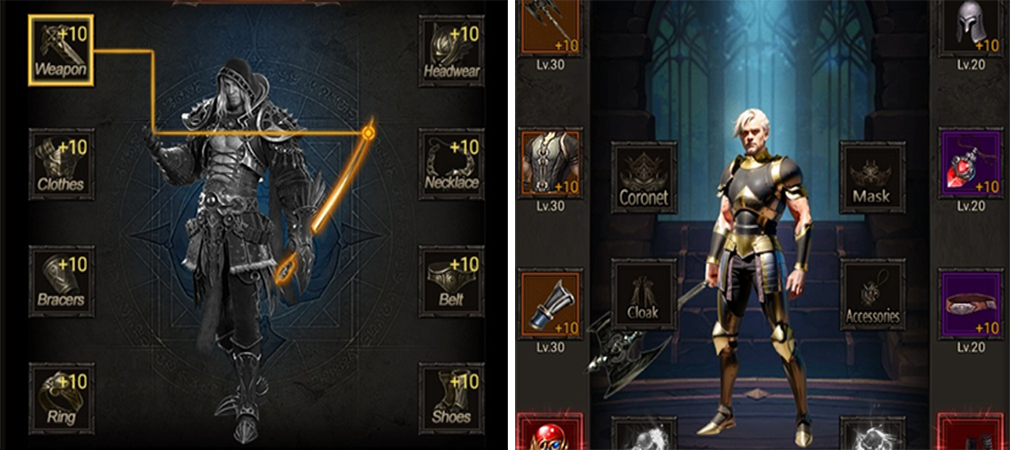Choose the Bracers equipment slot

61,279
